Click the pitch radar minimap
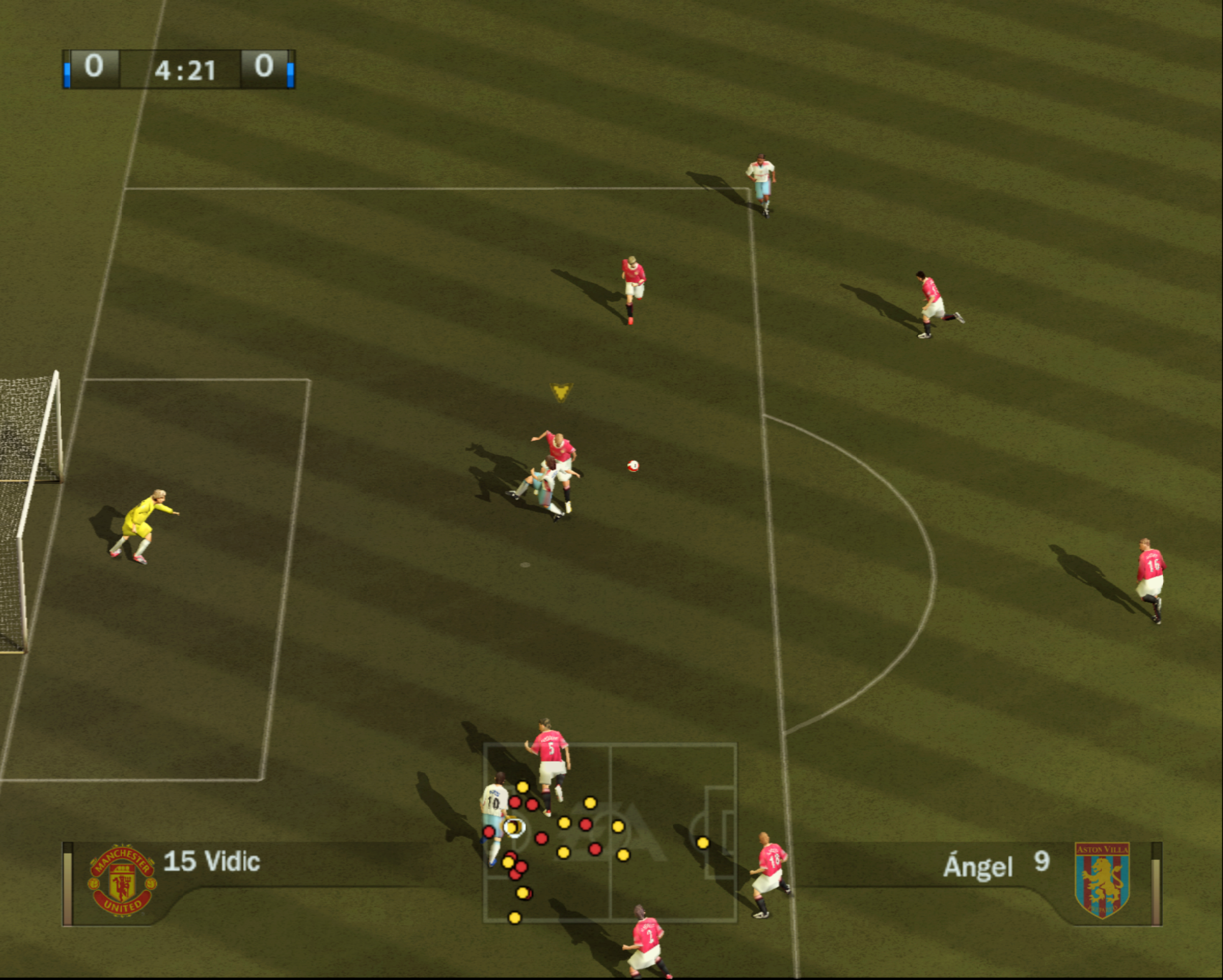1223x980 pixels. 610,832
